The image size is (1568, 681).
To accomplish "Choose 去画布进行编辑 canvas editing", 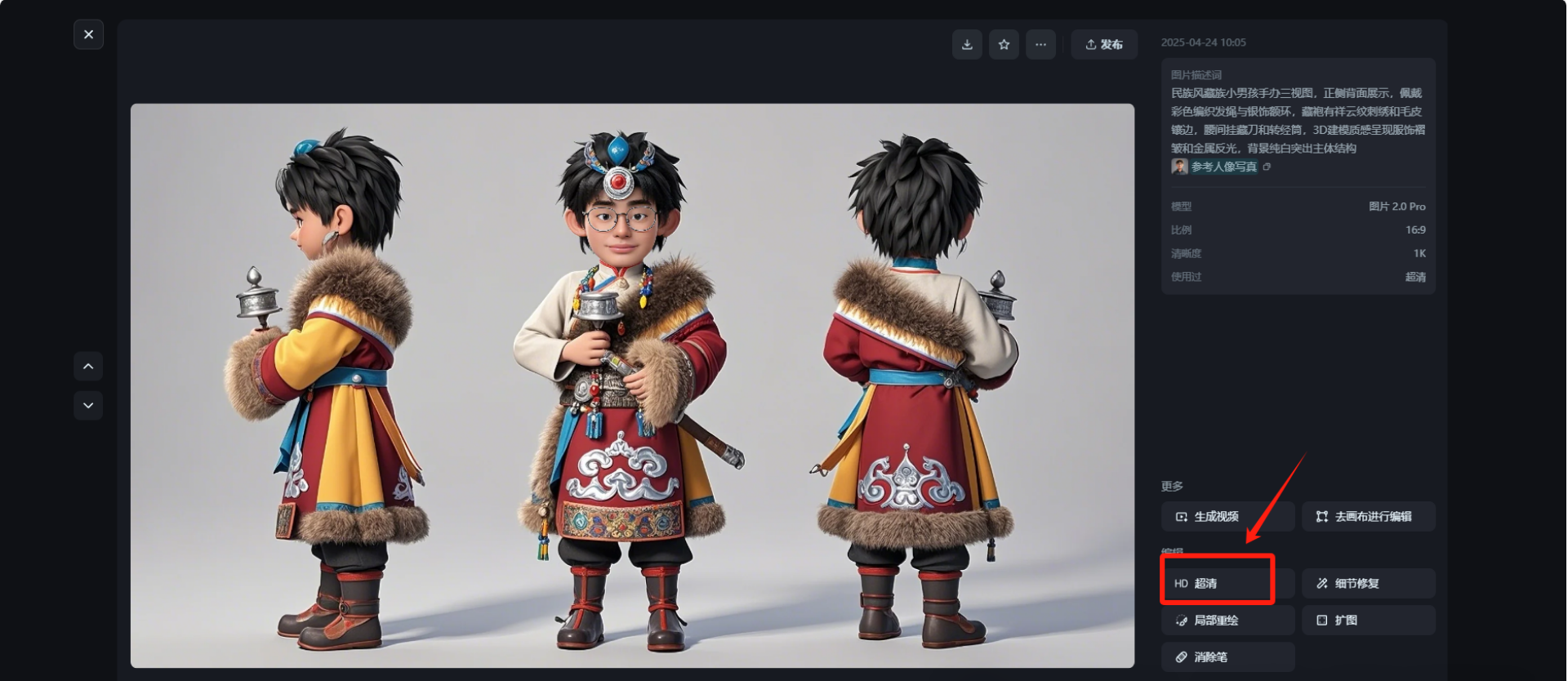I will 1368,516.
